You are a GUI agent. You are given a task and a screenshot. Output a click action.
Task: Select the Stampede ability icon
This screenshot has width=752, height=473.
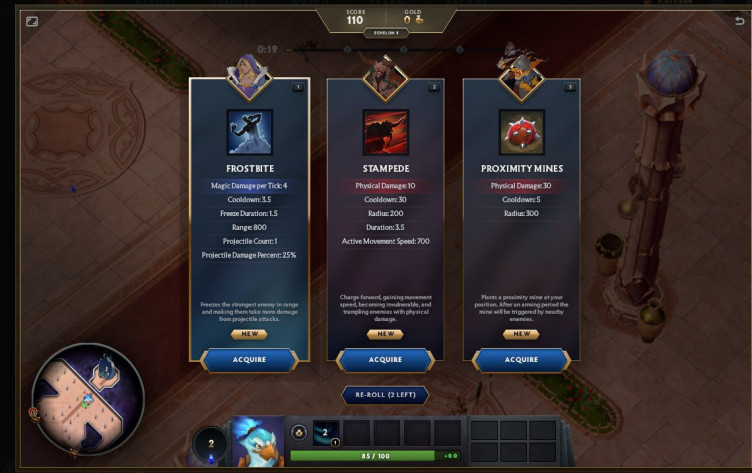click(x=385, y=132)
